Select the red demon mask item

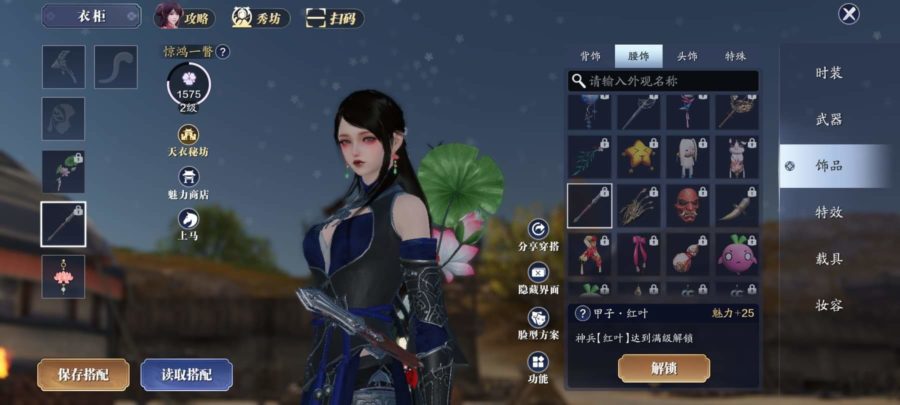(687, 205)
